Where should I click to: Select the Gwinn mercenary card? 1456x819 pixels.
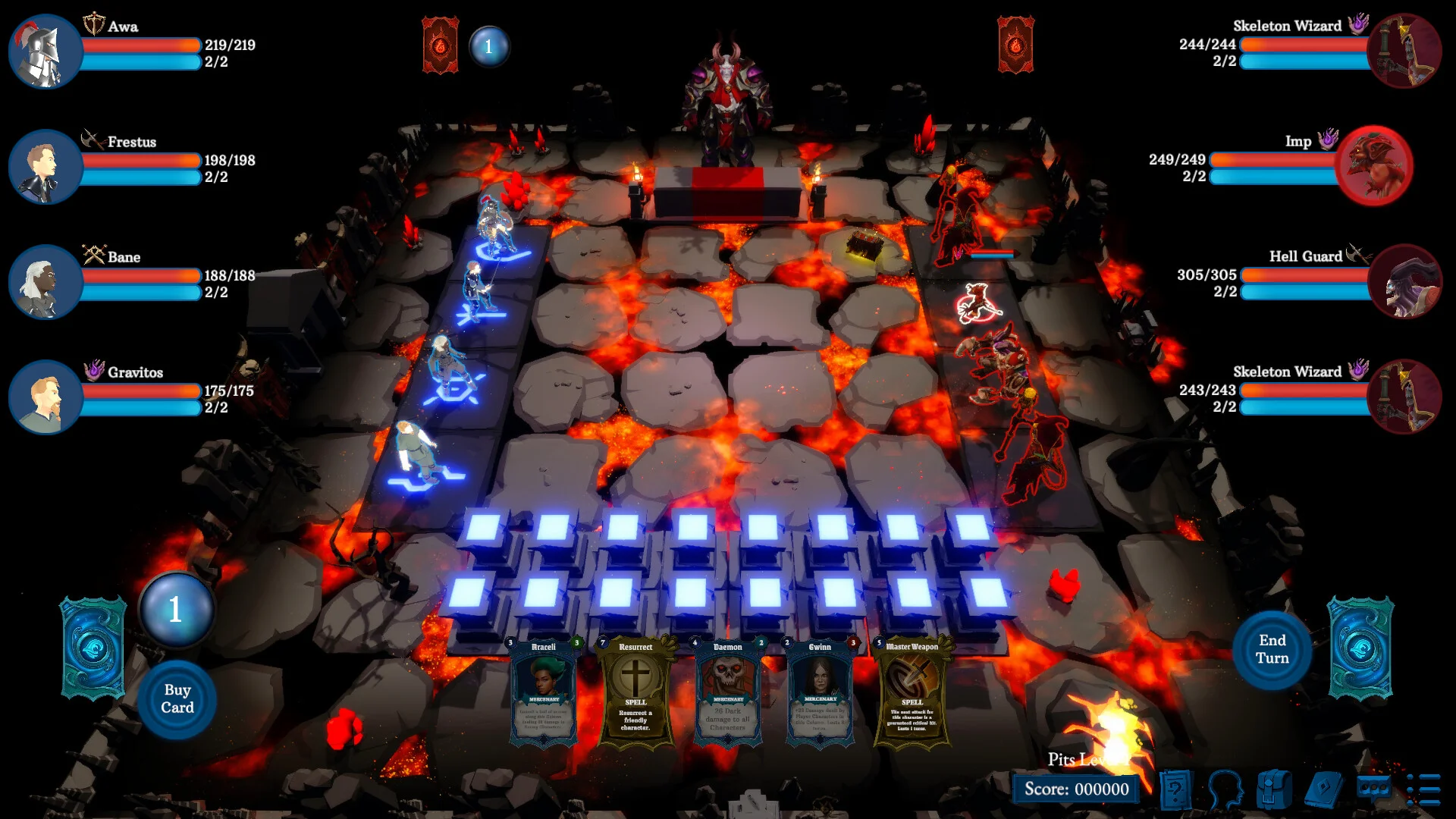[820, 691]
